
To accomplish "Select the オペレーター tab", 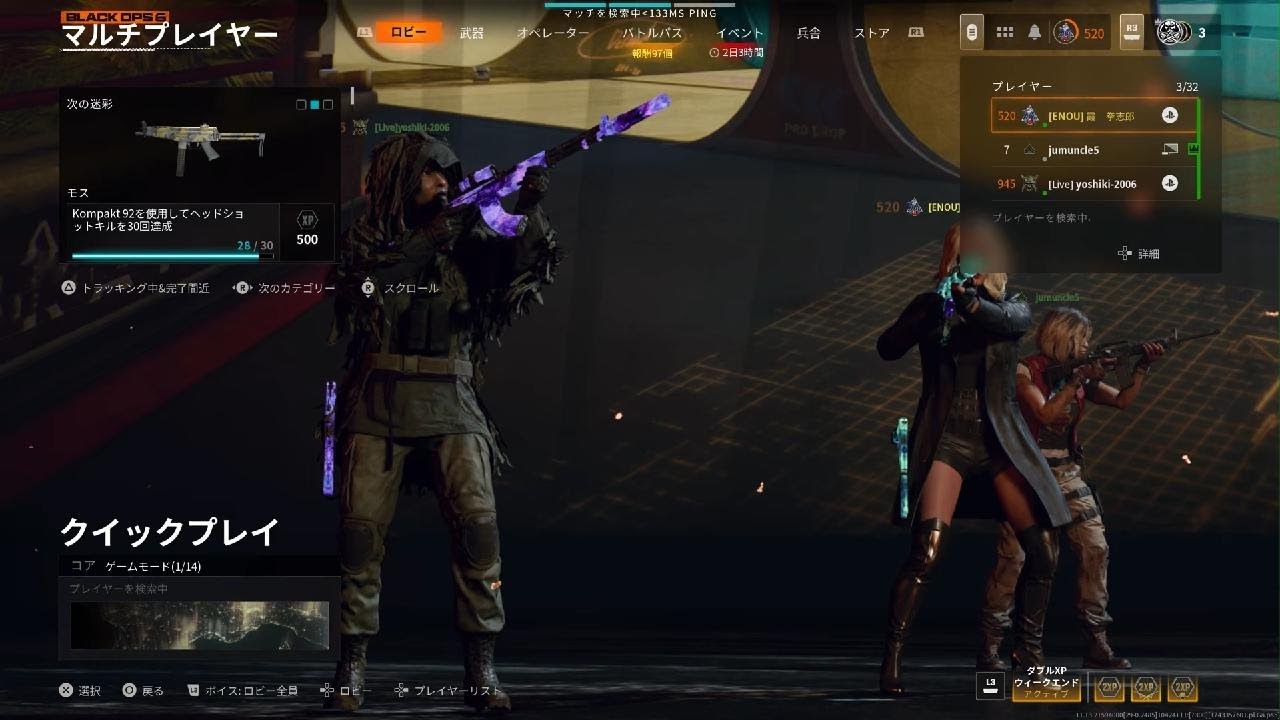I will 553,33.
